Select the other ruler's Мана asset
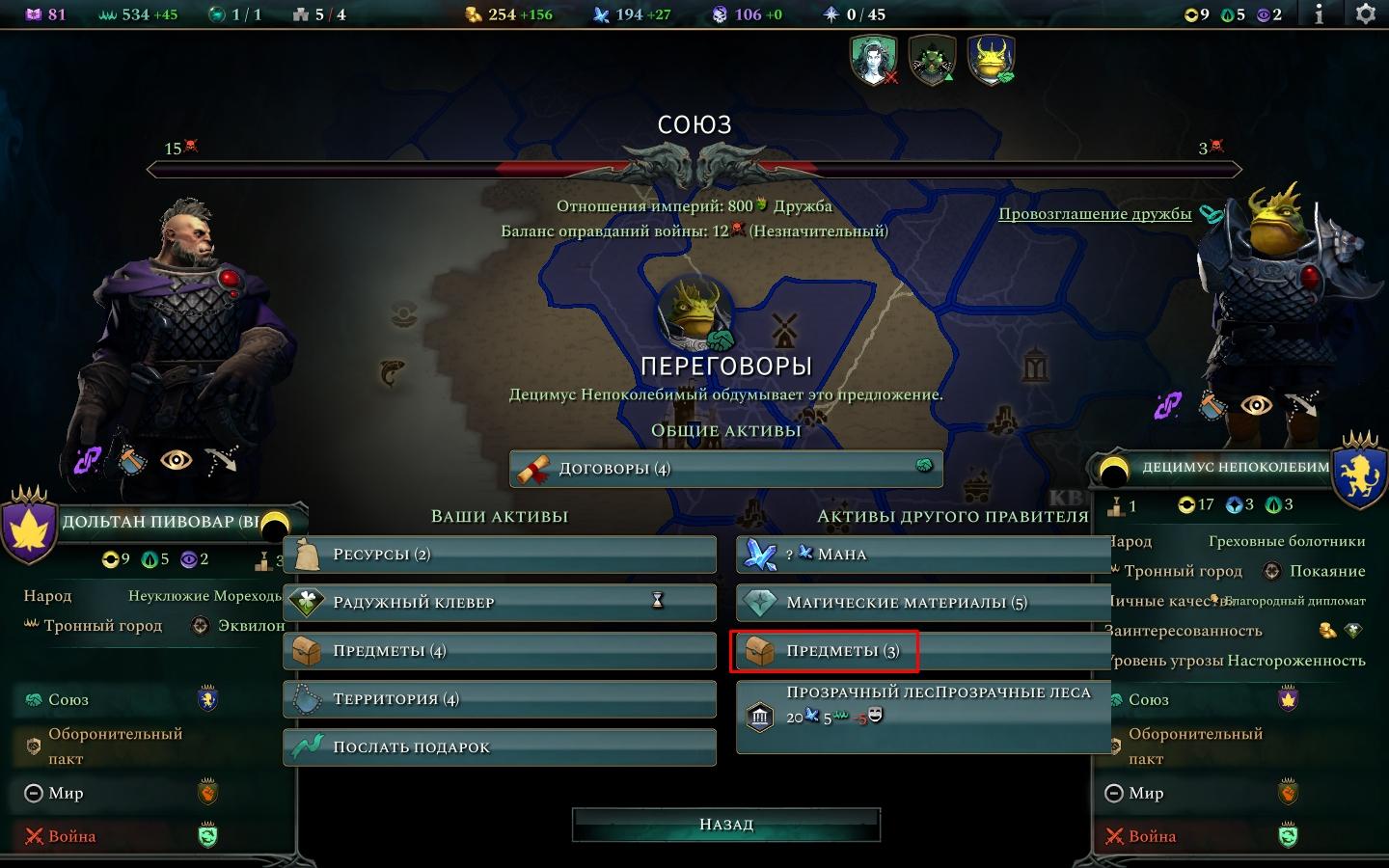 tap(923, 555)
